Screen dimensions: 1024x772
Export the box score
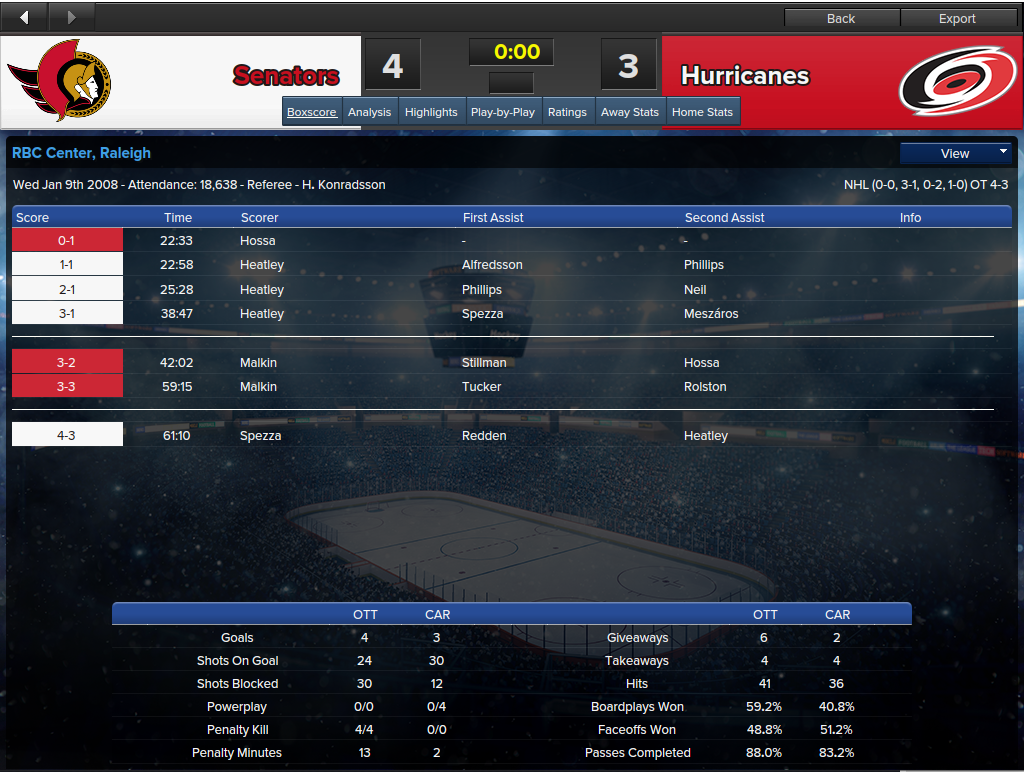[x=957, y=18]
